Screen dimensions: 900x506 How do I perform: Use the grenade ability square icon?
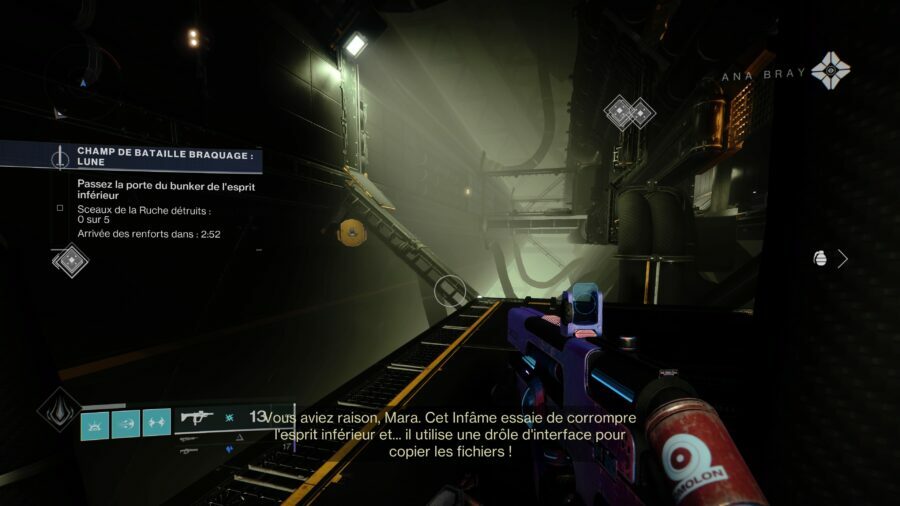pos(94,423)
